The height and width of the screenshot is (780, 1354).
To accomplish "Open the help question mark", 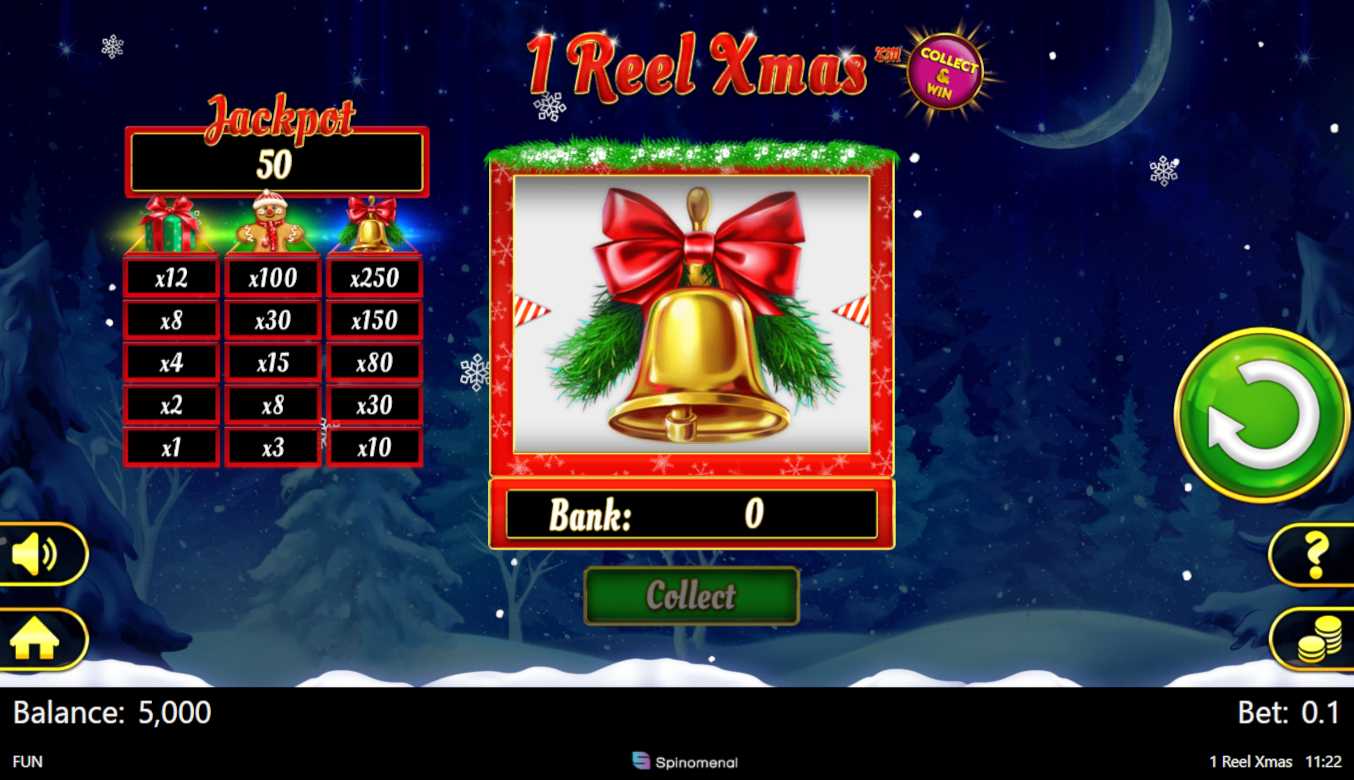I will tap(1315, 555).
